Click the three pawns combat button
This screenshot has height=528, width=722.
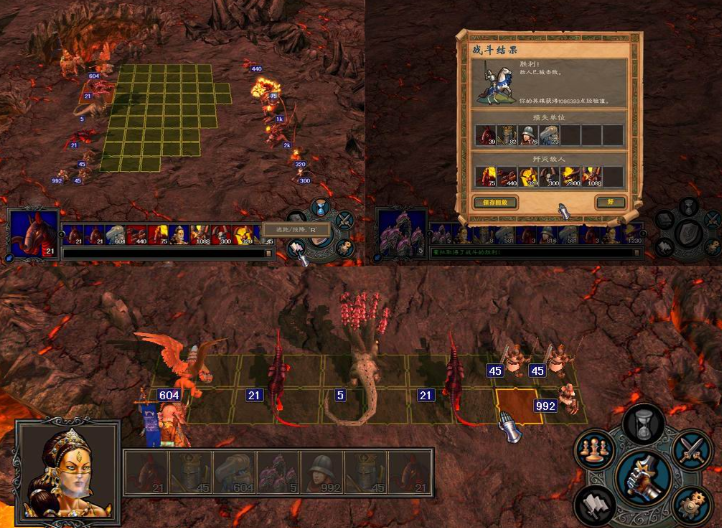tap(592, 449)
